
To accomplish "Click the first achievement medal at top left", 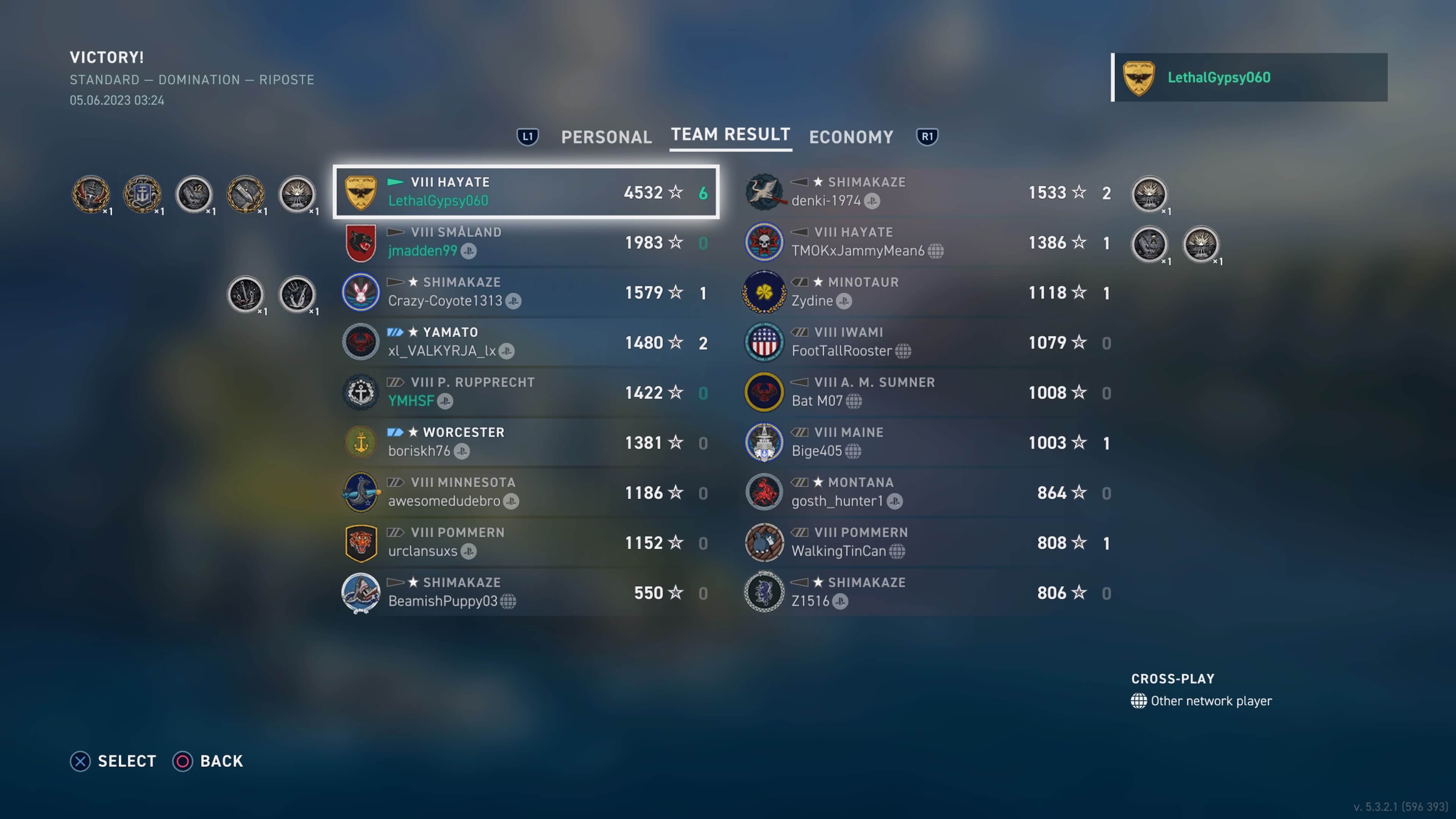I will click(91, 194).
